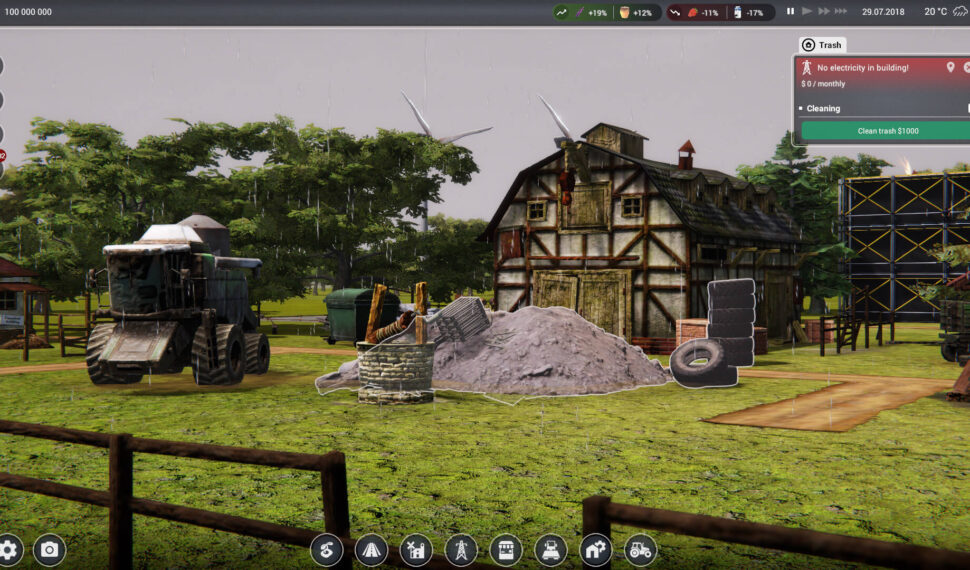This screenshot has height=570, width=970.
Task: Show rising market prices indicator
Action: click(562, 12)
